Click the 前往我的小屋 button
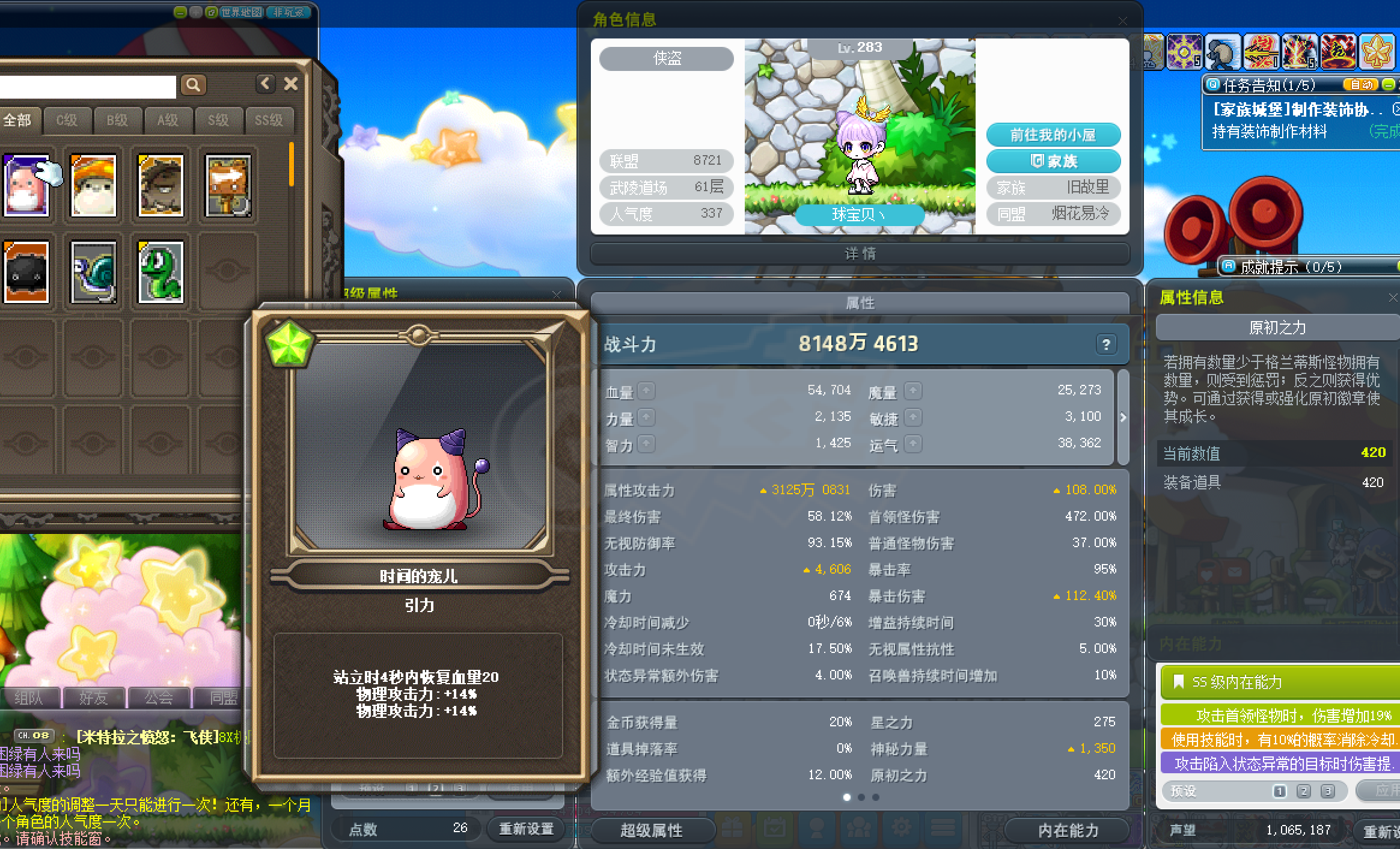This screenshot has height=849, width=1400. [1053, 135]
